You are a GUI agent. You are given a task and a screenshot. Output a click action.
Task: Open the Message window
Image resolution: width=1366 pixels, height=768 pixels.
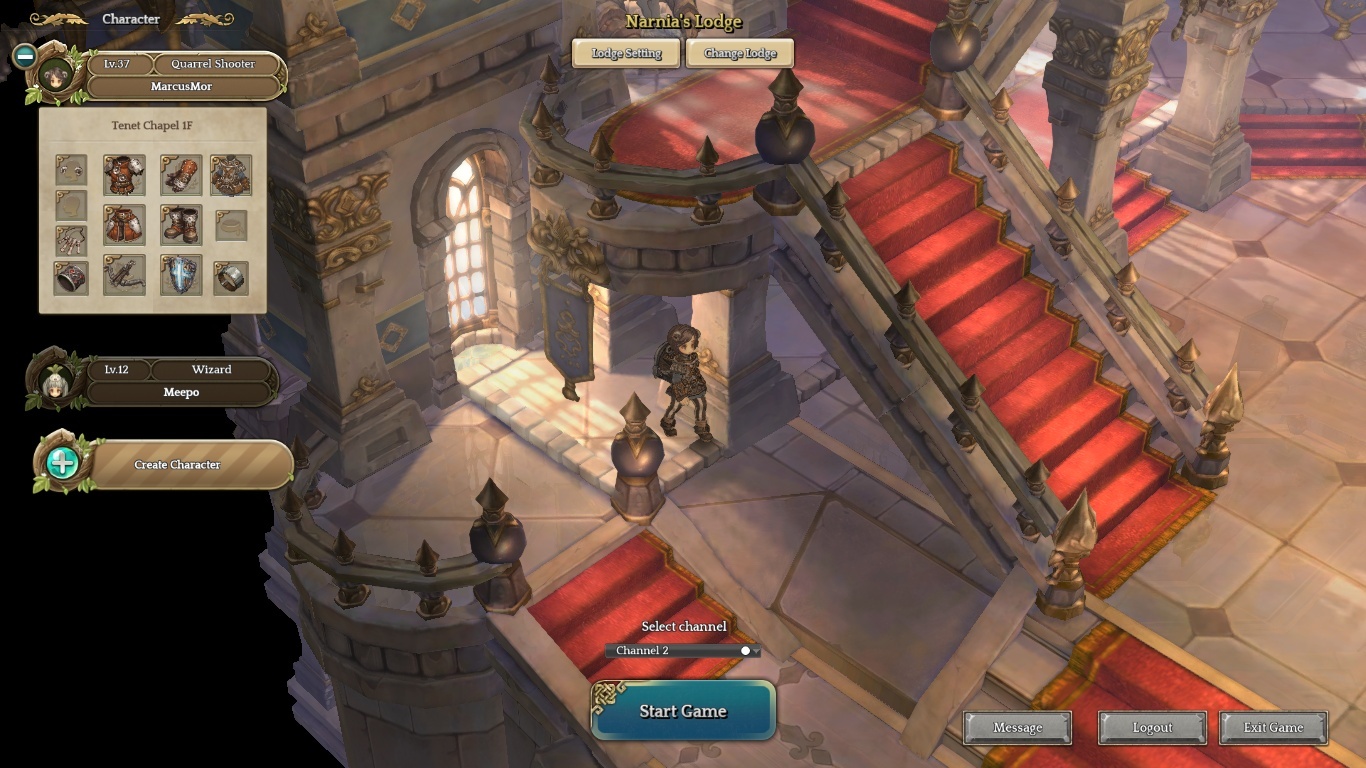tap(1017, 728)
